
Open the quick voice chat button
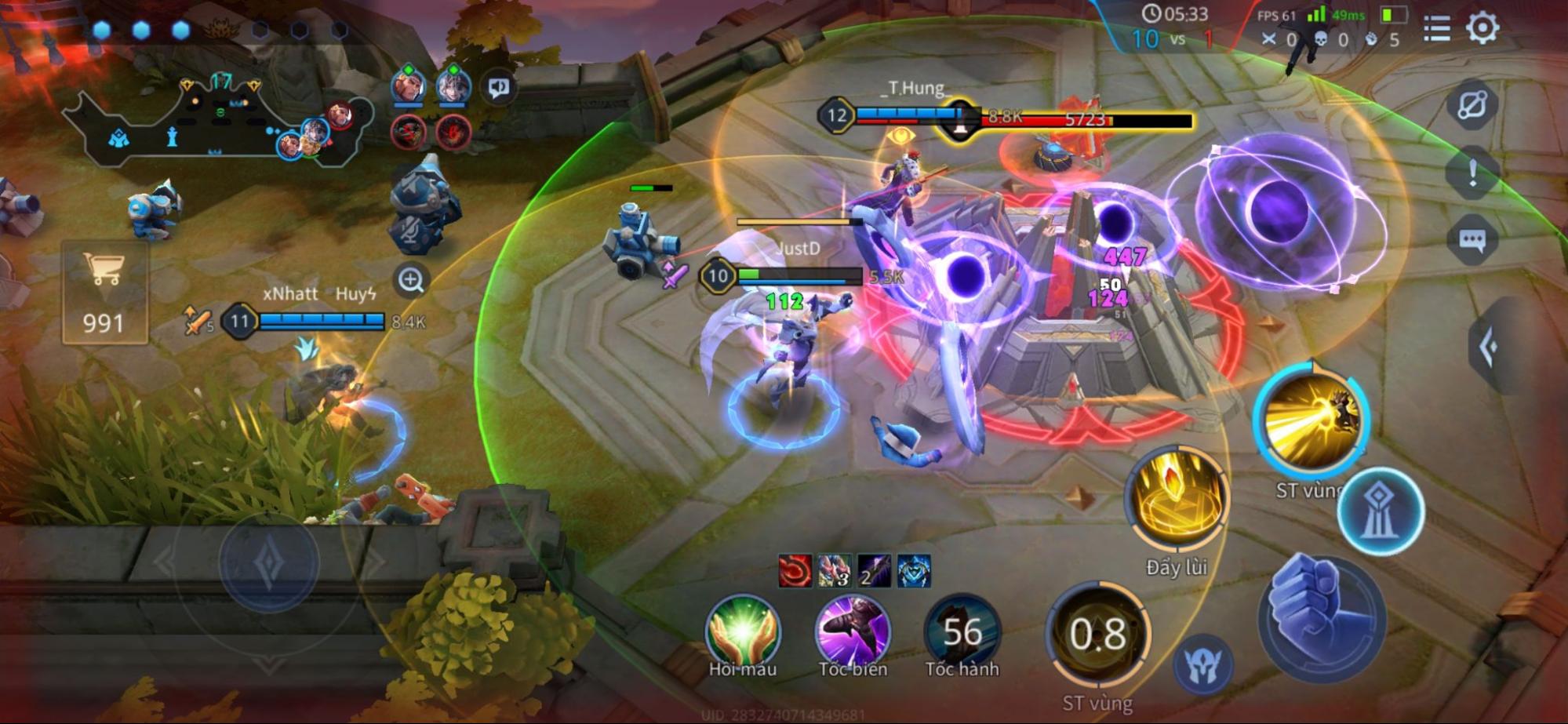tap(499, 87)
